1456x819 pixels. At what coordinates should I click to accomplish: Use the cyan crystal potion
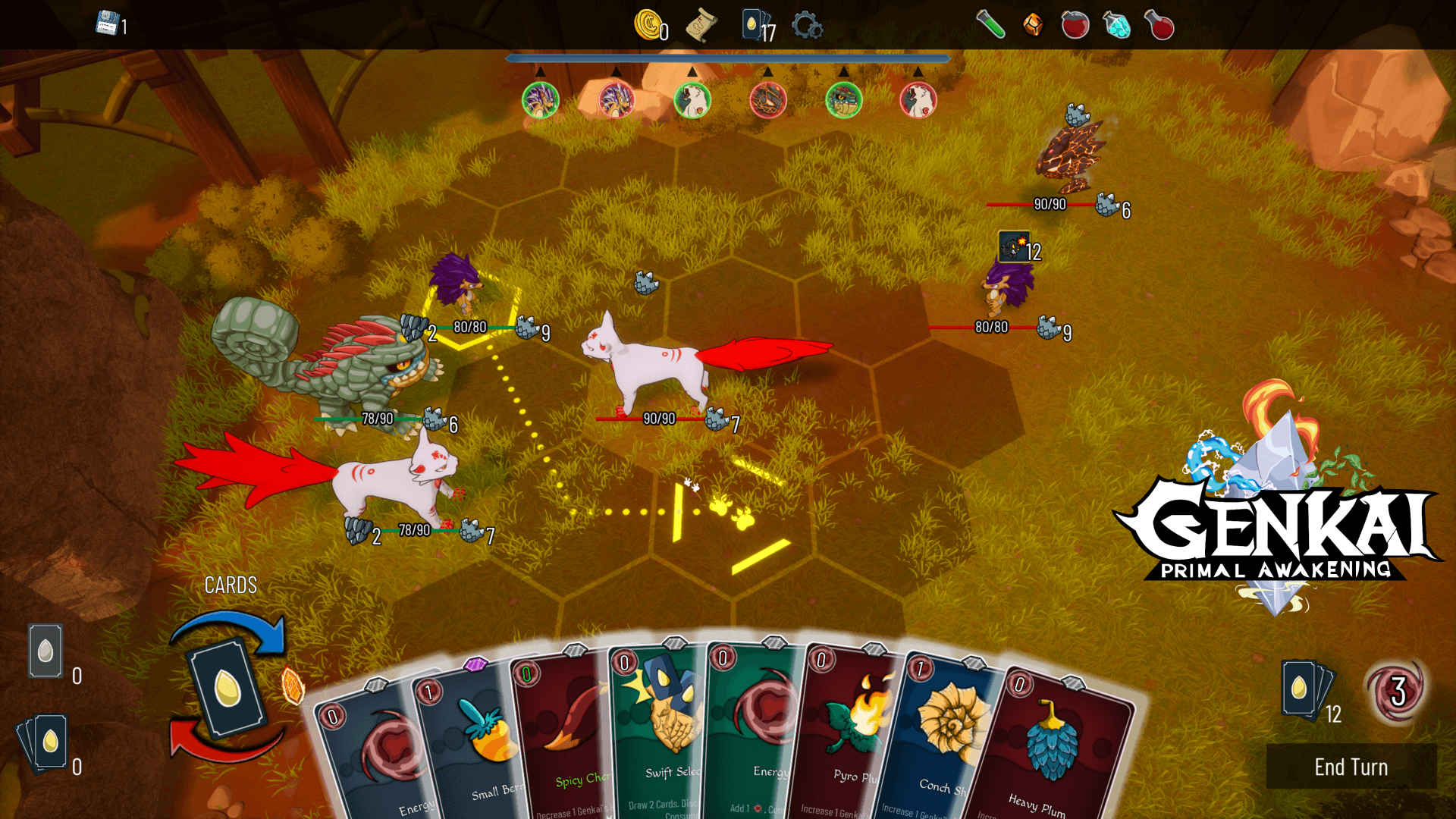[x=1116, y=25]
